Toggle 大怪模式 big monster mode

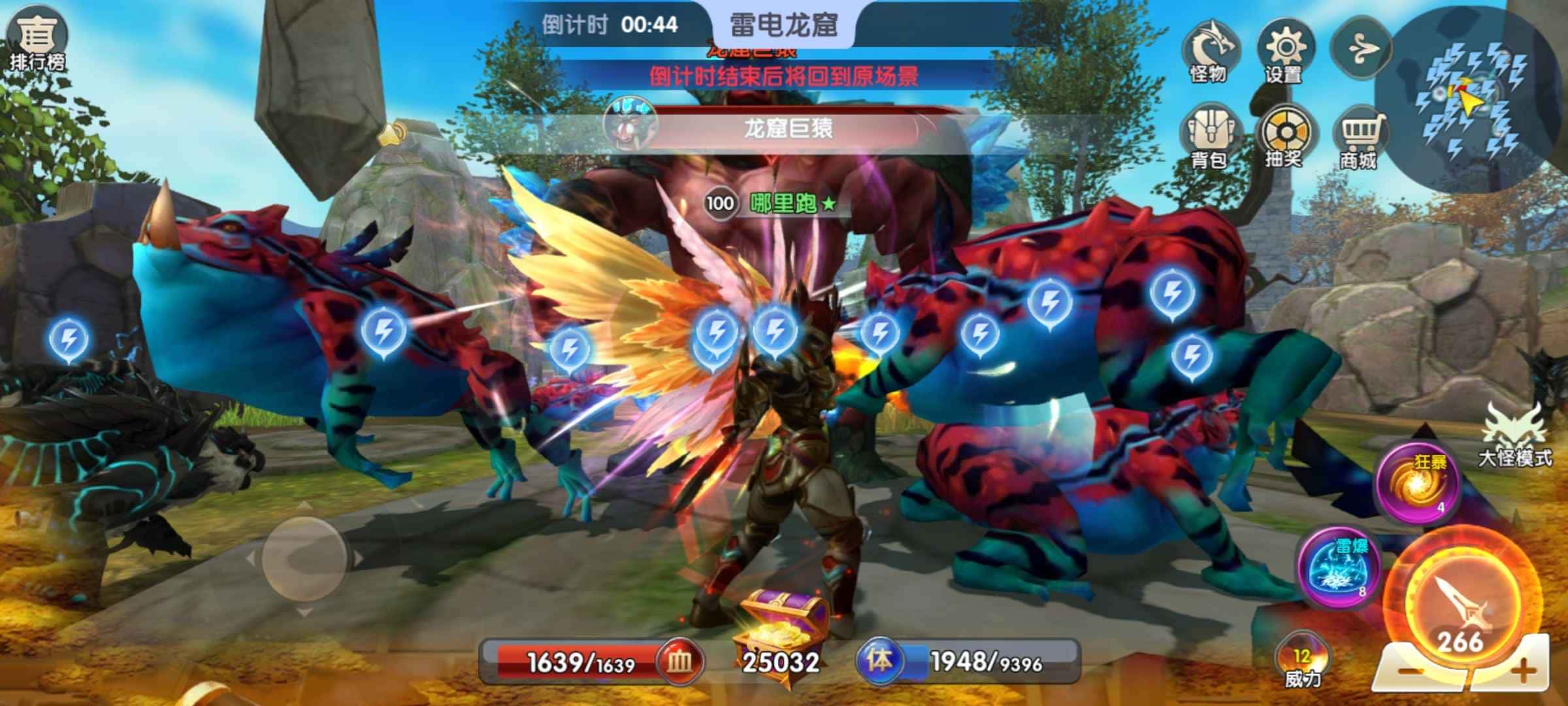pyautogui.click(x=1514, y=435)
